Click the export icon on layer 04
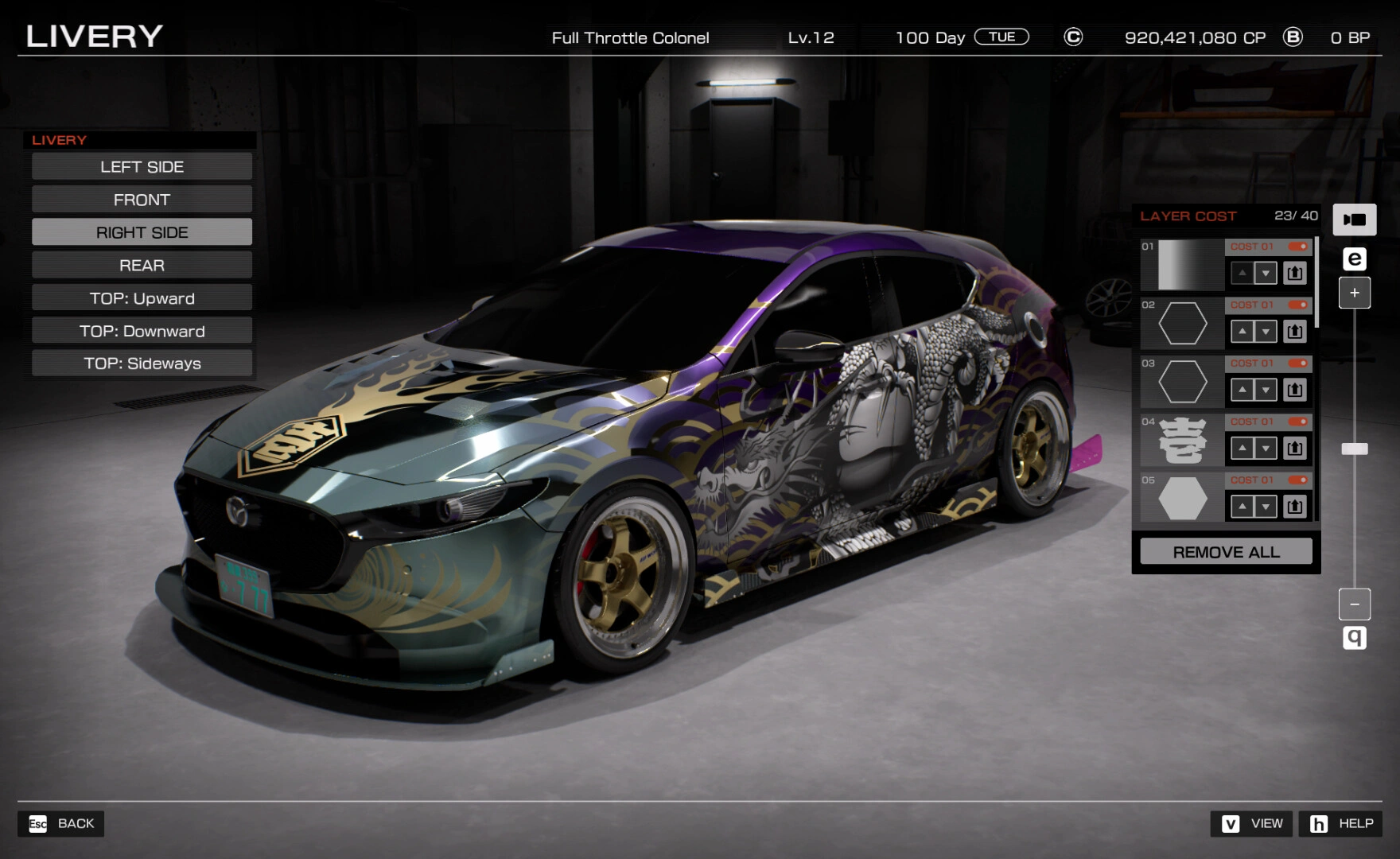Viewport: 1400px width, 859px height. pos(1295,448)
